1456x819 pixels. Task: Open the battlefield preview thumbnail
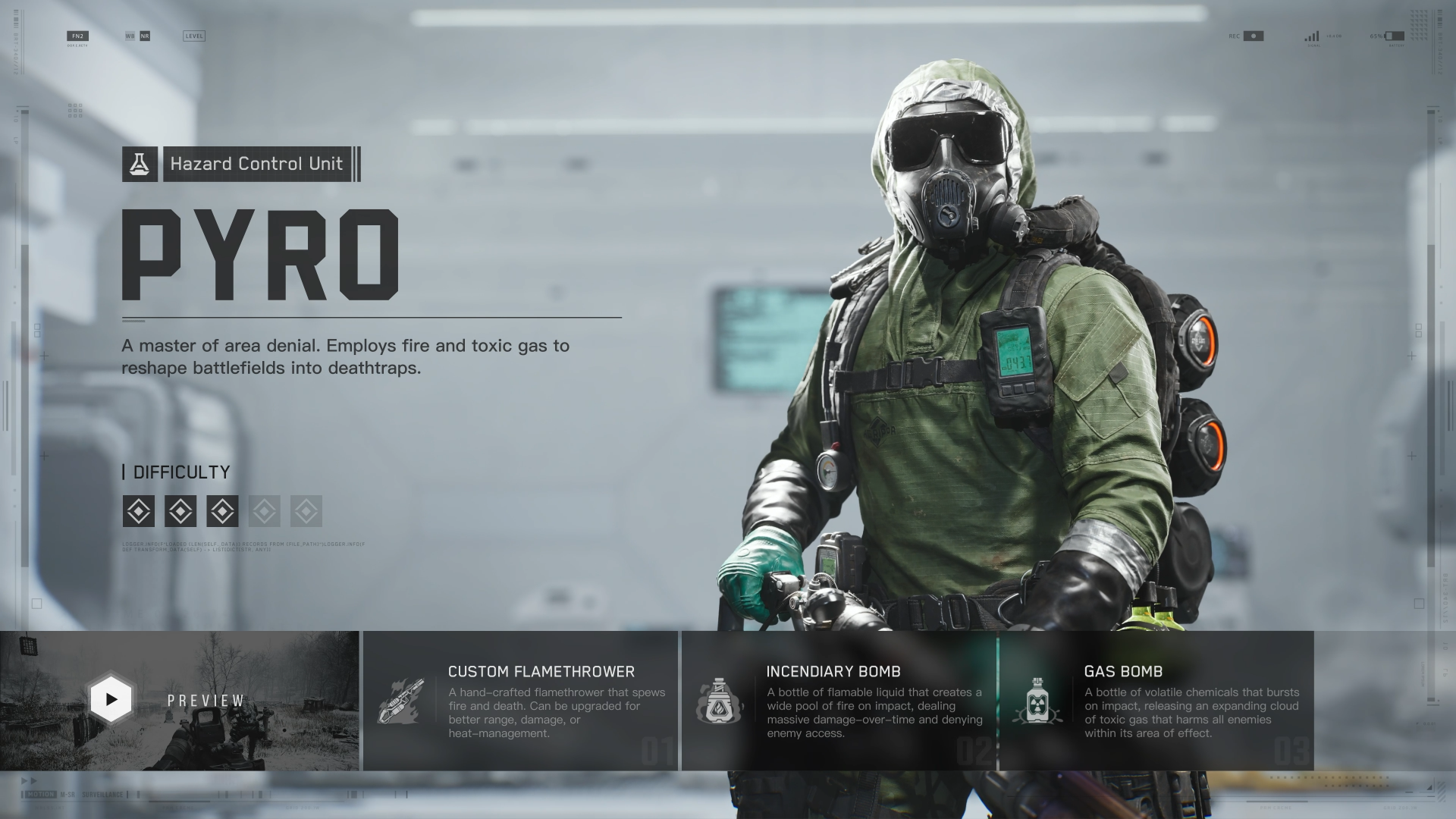(x=111, y=699)
